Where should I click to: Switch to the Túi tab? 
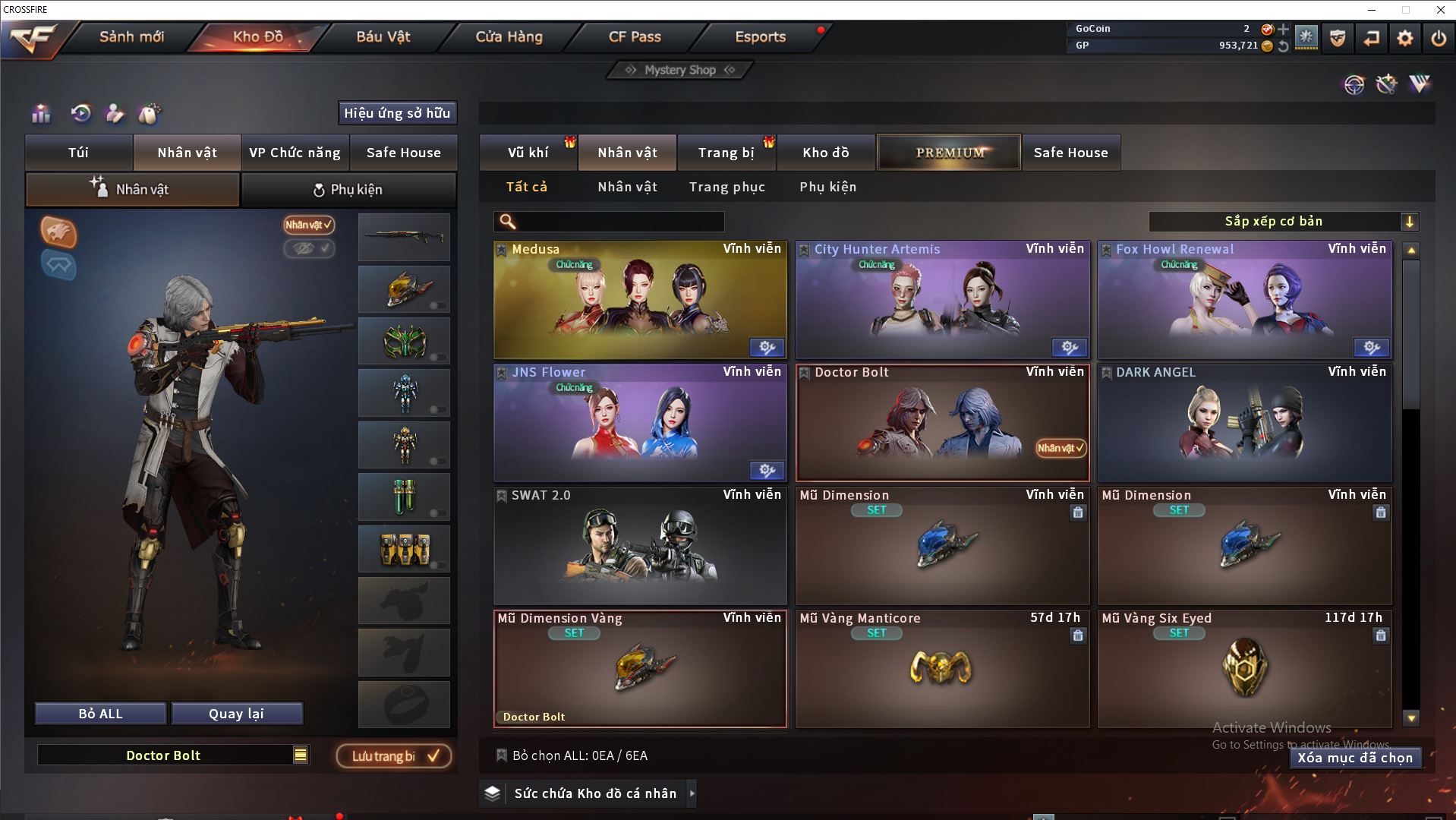point(79,153)
